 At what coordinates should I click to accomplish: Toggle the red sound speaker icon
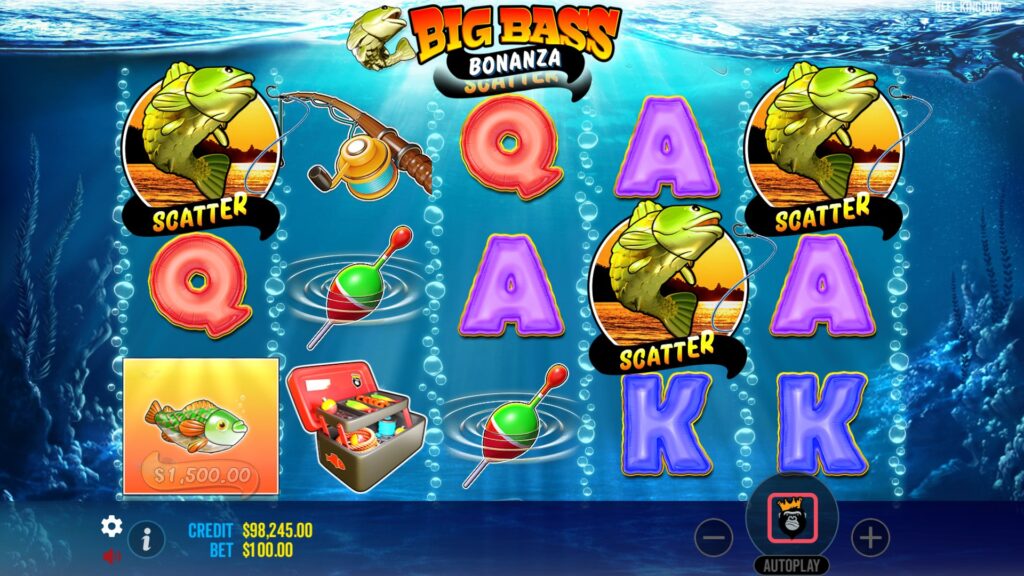pyautogui.click(x=111, y=555)
